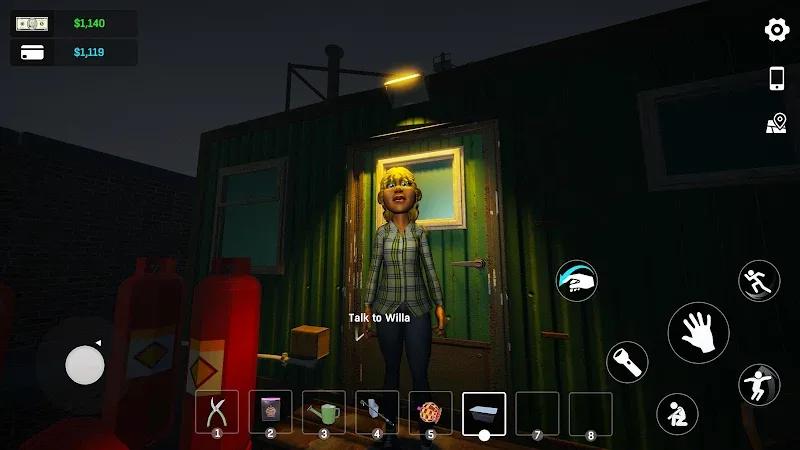The height and width of the screenshot is (450, 800).
Task: Open the smartphone icon
Action: point(777,79)
